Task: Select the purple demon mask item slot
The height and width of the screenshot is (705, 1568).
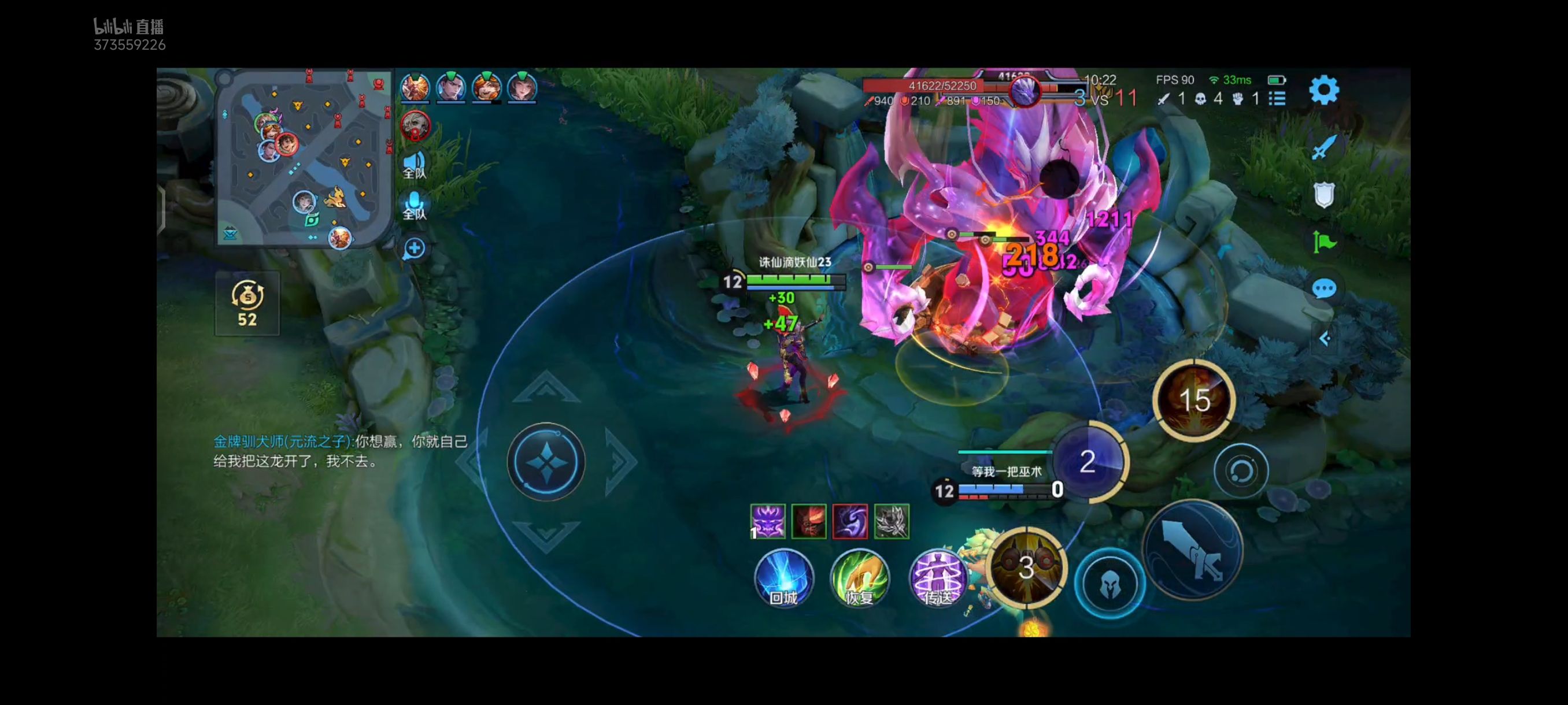Action: click(768, 521)
